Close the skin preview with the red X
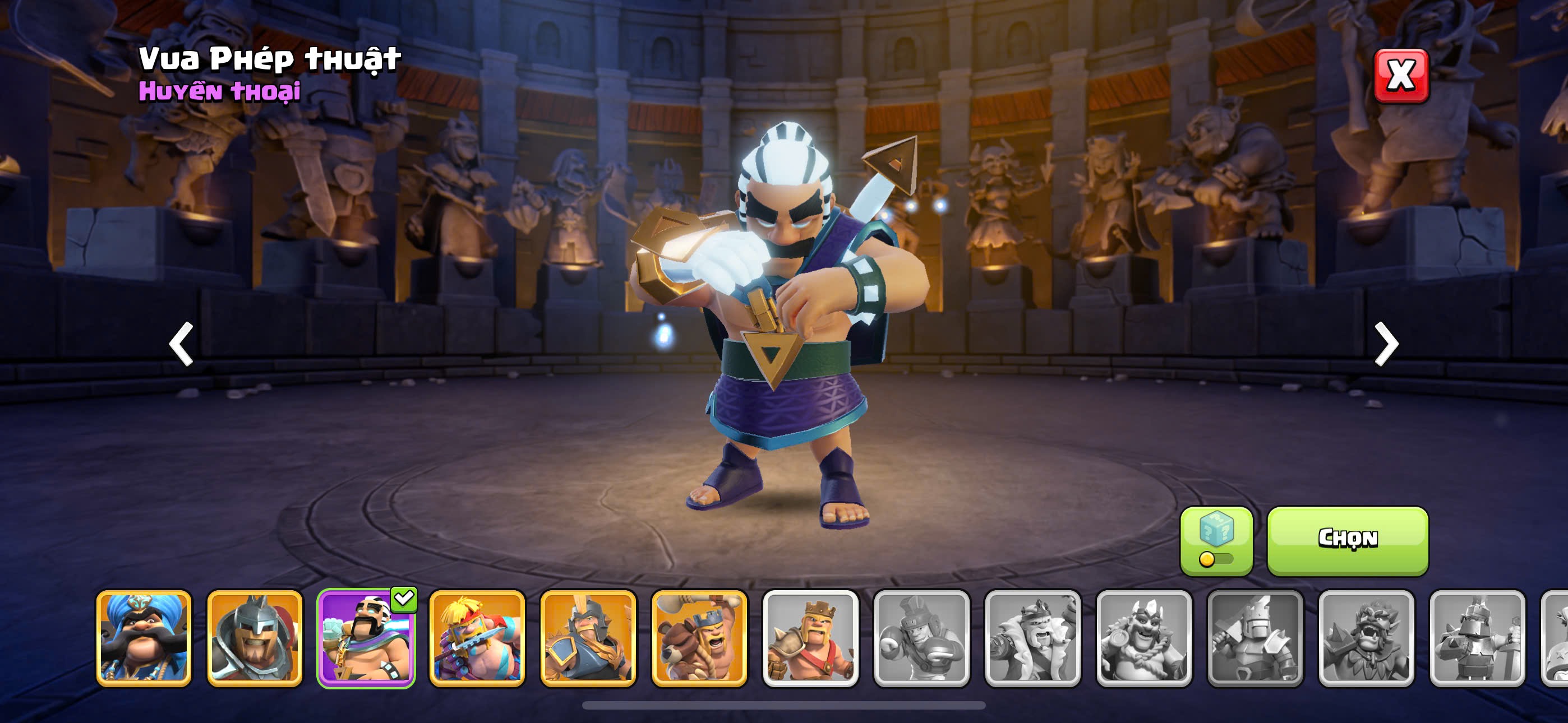This screenshot has height=723, width=1568. click(x=1401, y=76)
